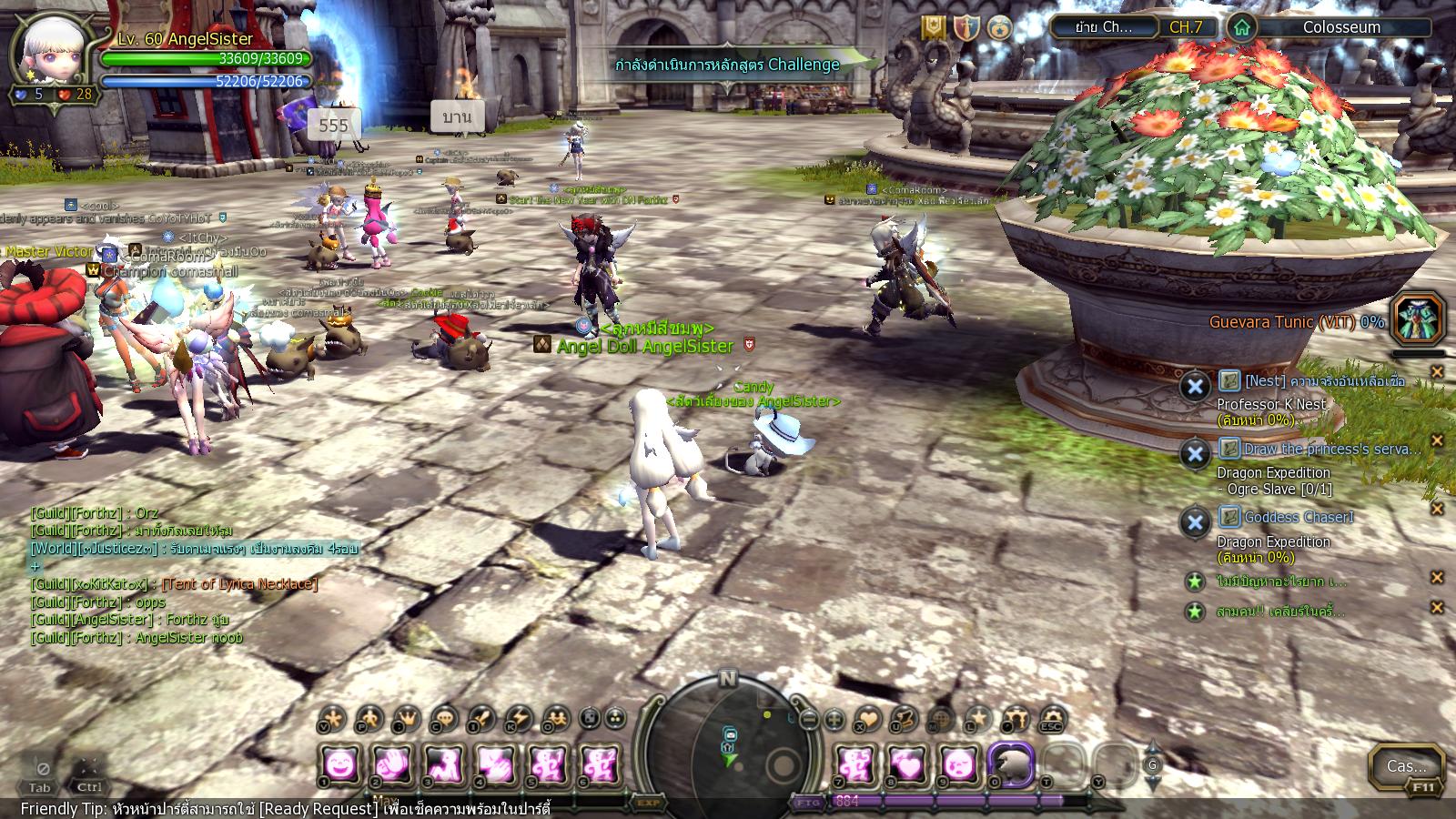Screen dimensions: 1456x819
Task: Open the coin pouch medal icon
Action: (1000, 27)
